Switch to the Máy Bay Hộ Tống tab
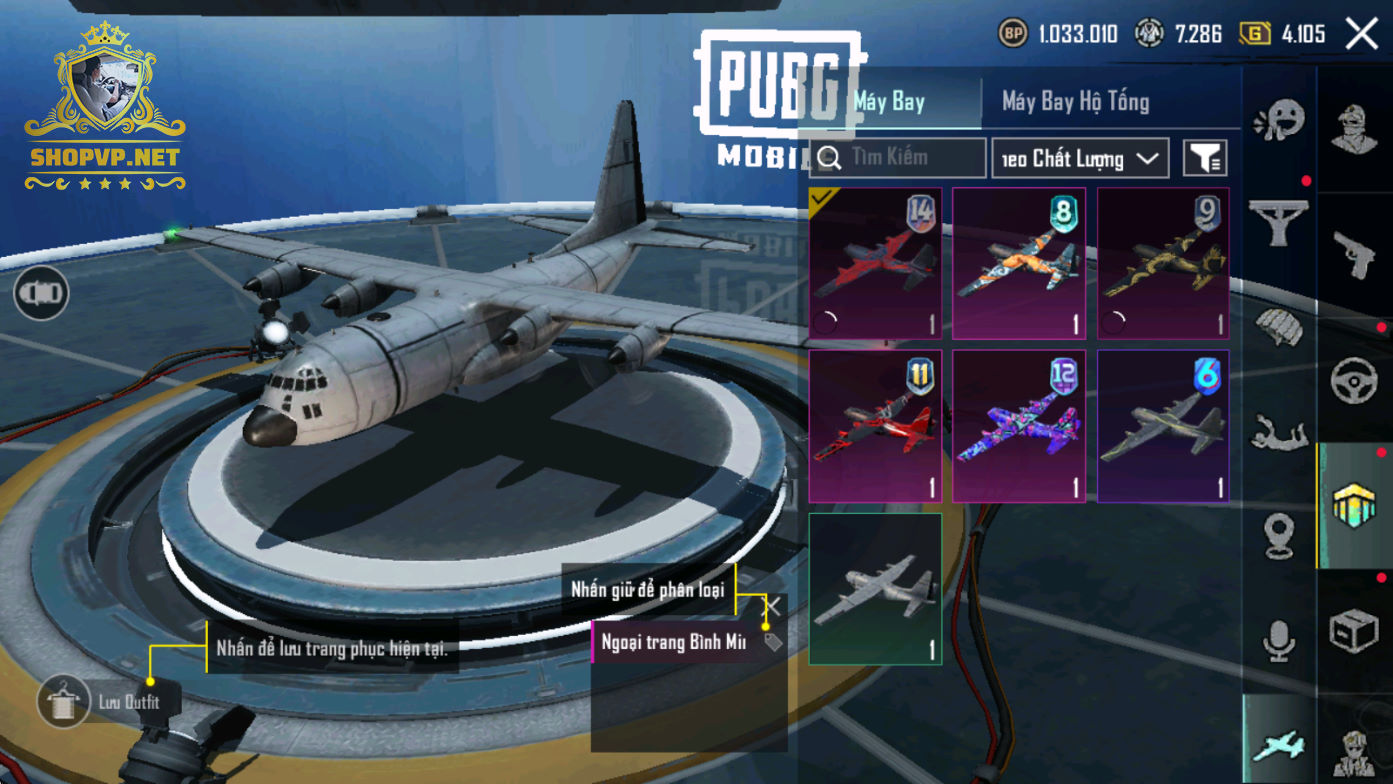 coord(1075,101)
